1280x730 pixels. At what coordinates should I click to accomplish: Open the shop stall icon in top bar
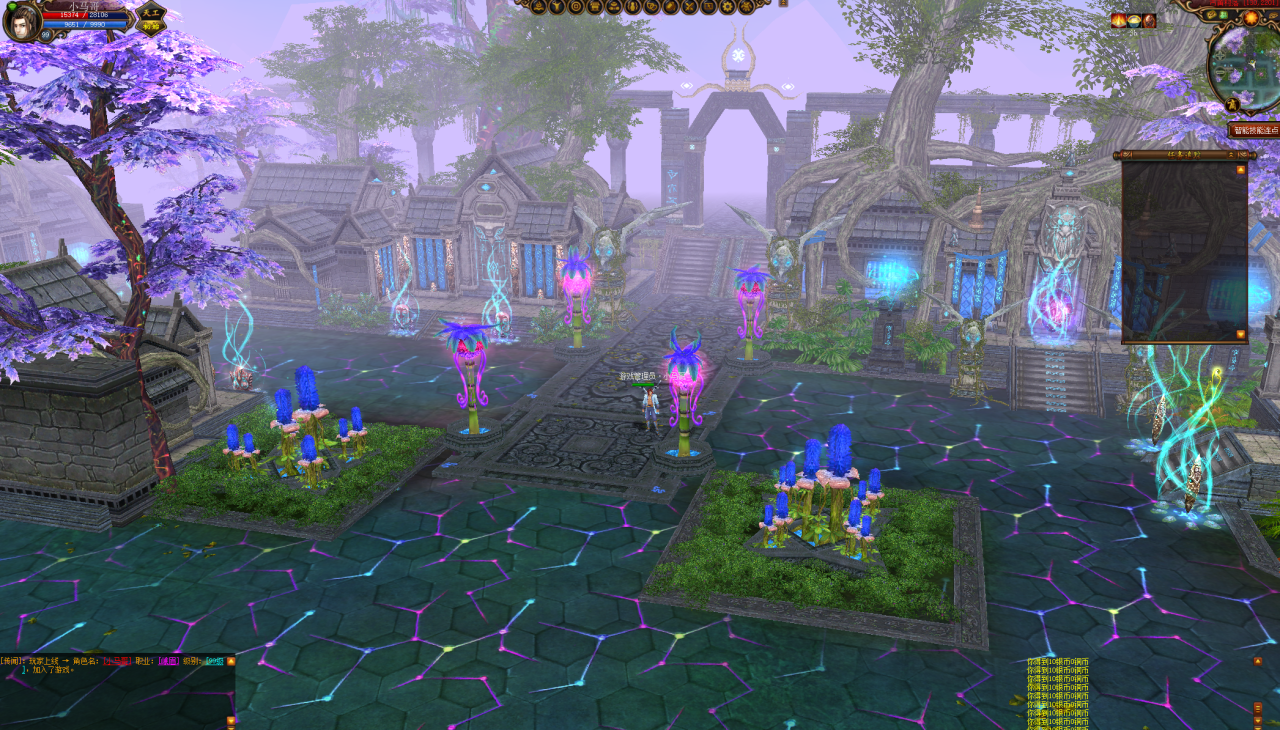tap(595, 7)
